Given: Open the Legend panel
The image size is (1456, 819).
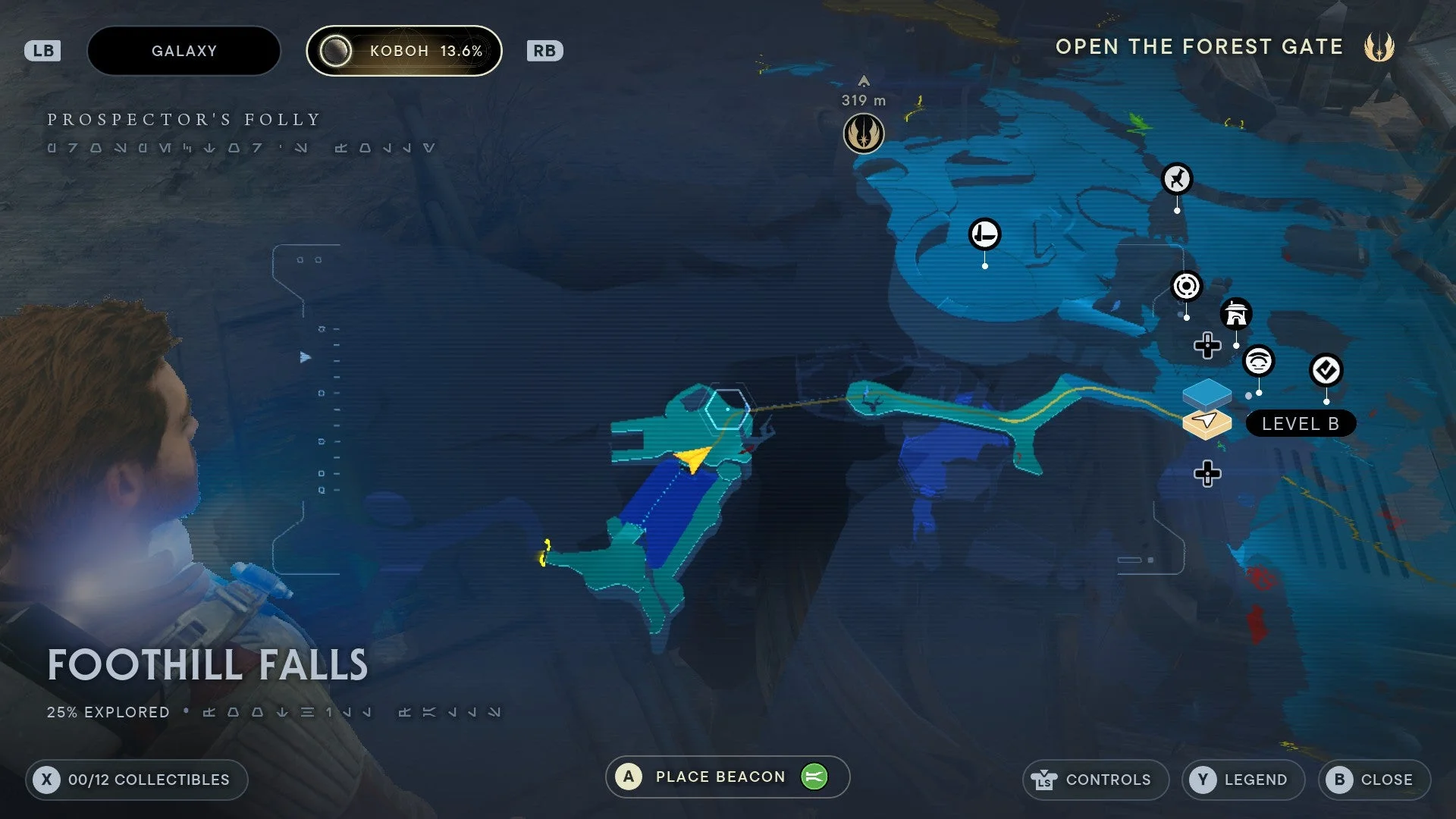Looking at the screenshot, I should 1243,780.
